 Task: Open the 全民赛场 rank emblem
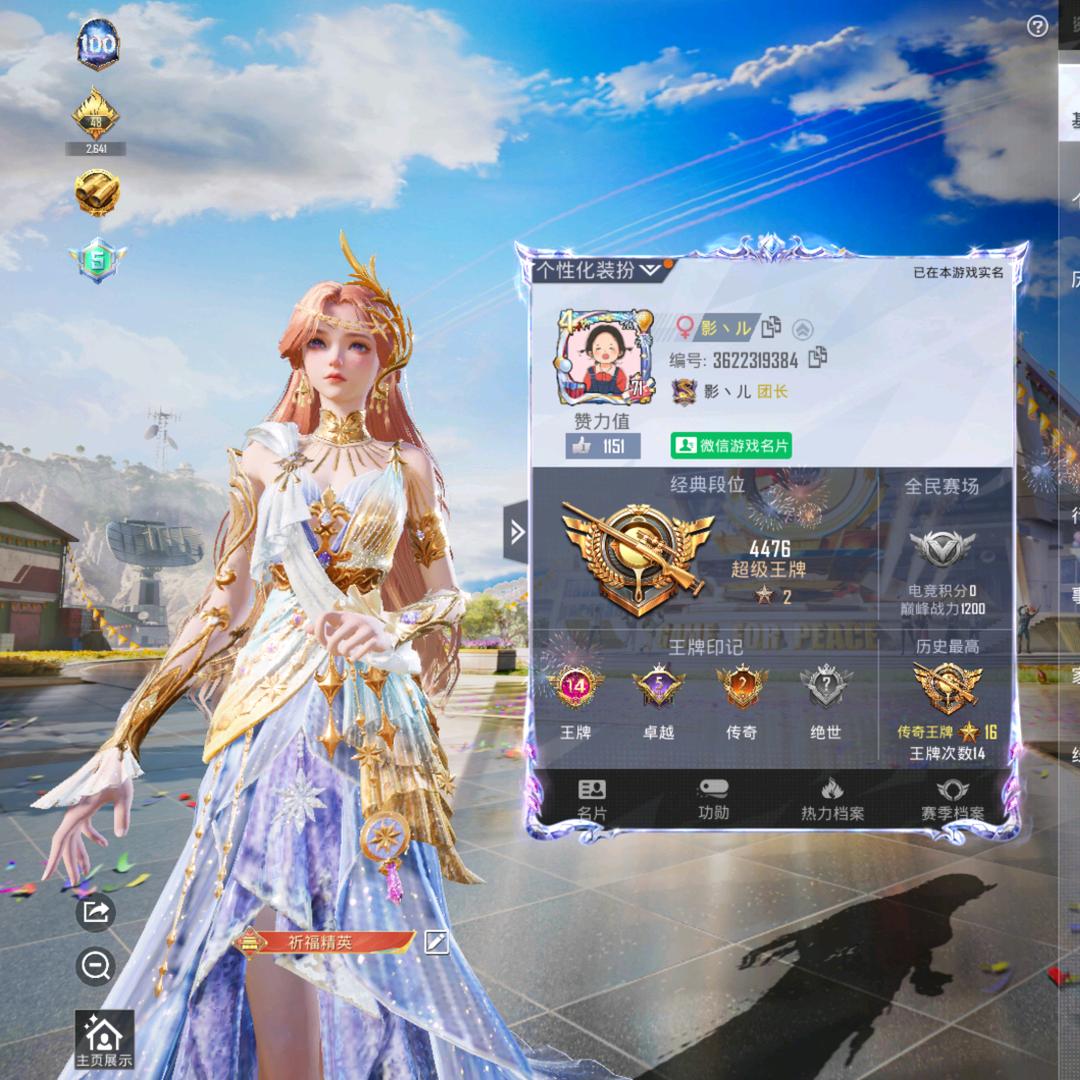point(941,548)
